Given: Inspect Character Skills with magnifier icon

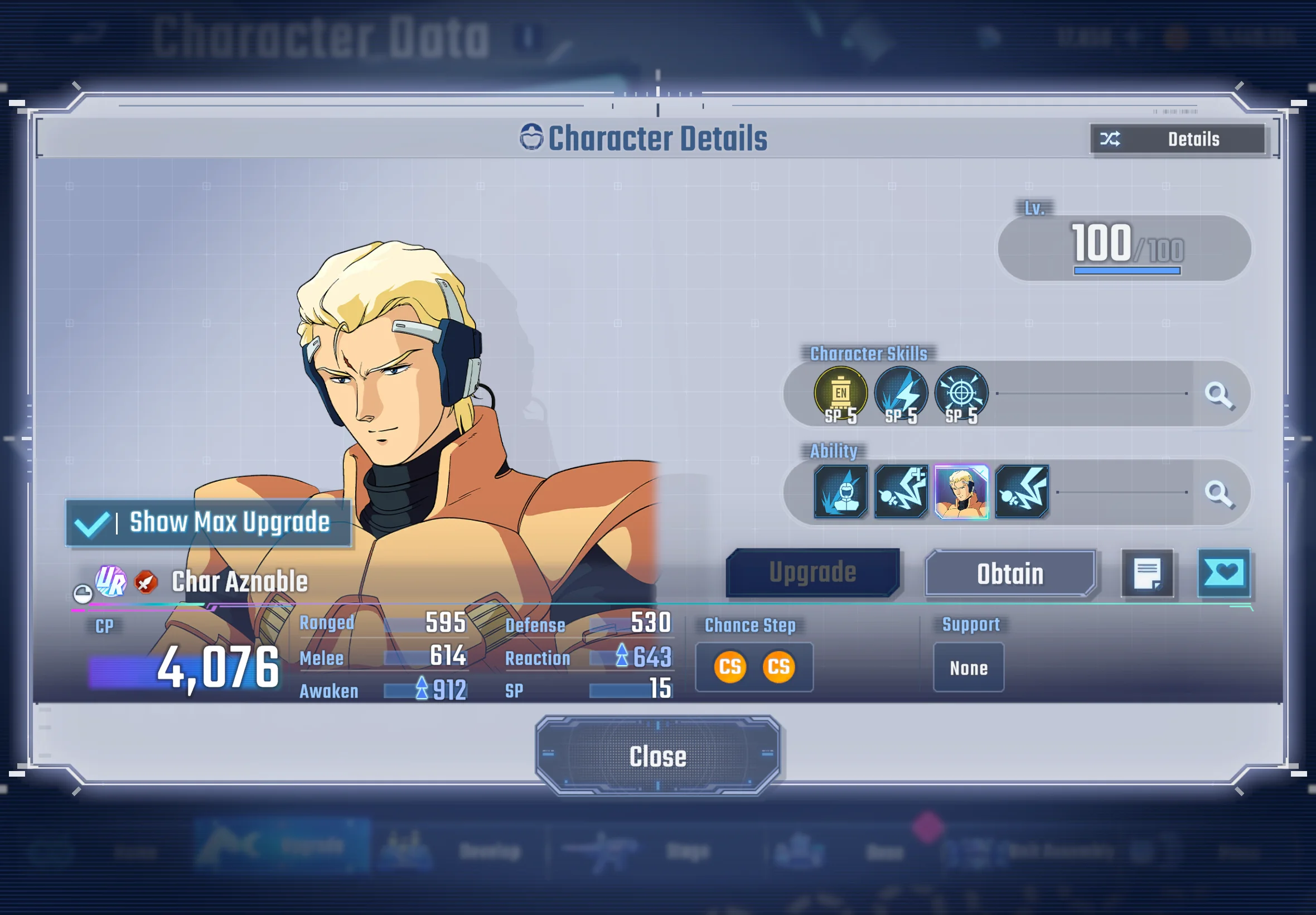Looking at the screenshot, I should point(1217,394).
